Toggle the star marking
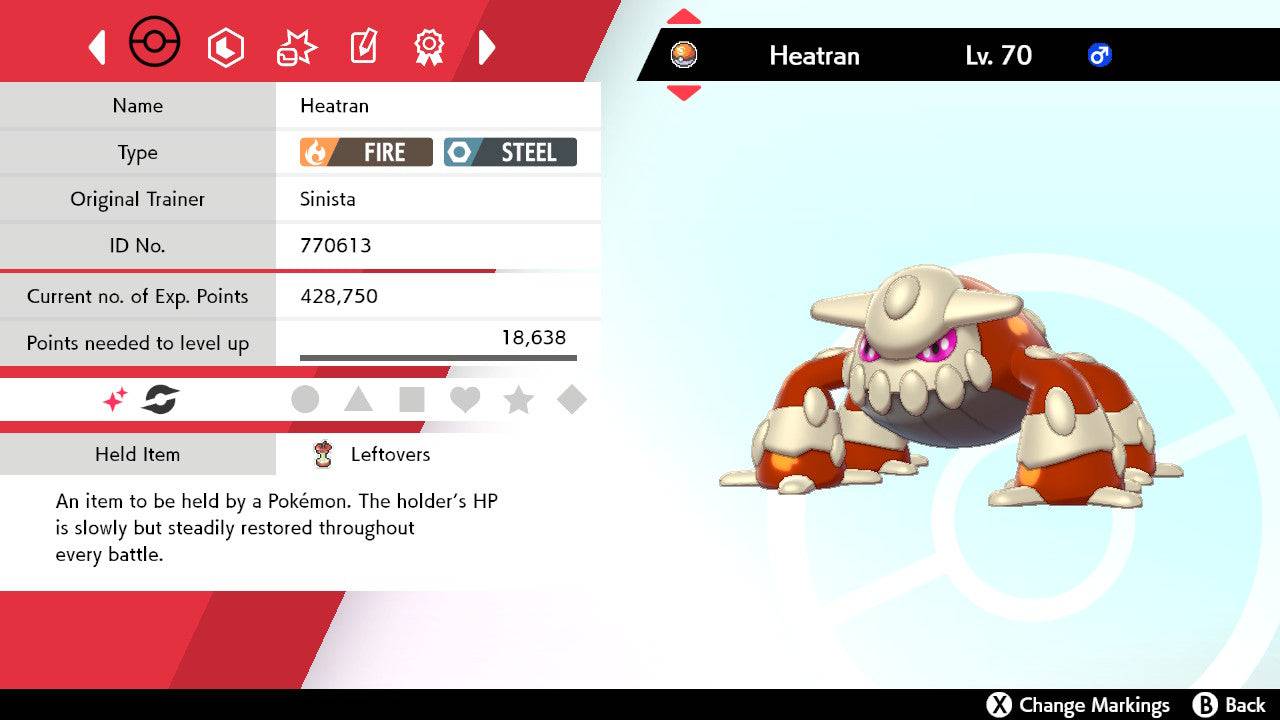The height and width of the screenshot is (720, 1280). [x=518, y=400]
